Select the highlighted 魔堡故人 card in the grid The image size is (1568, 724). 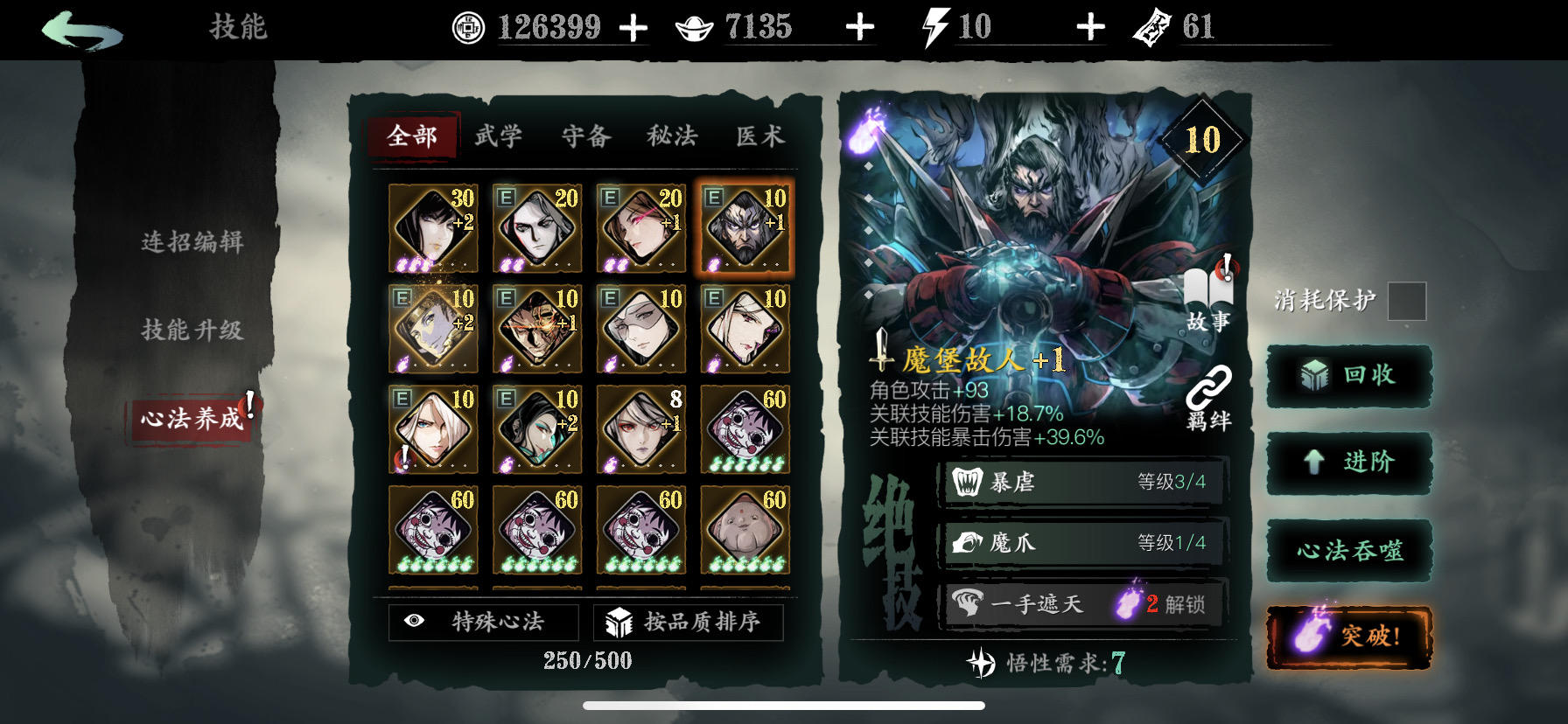[745, 227]
